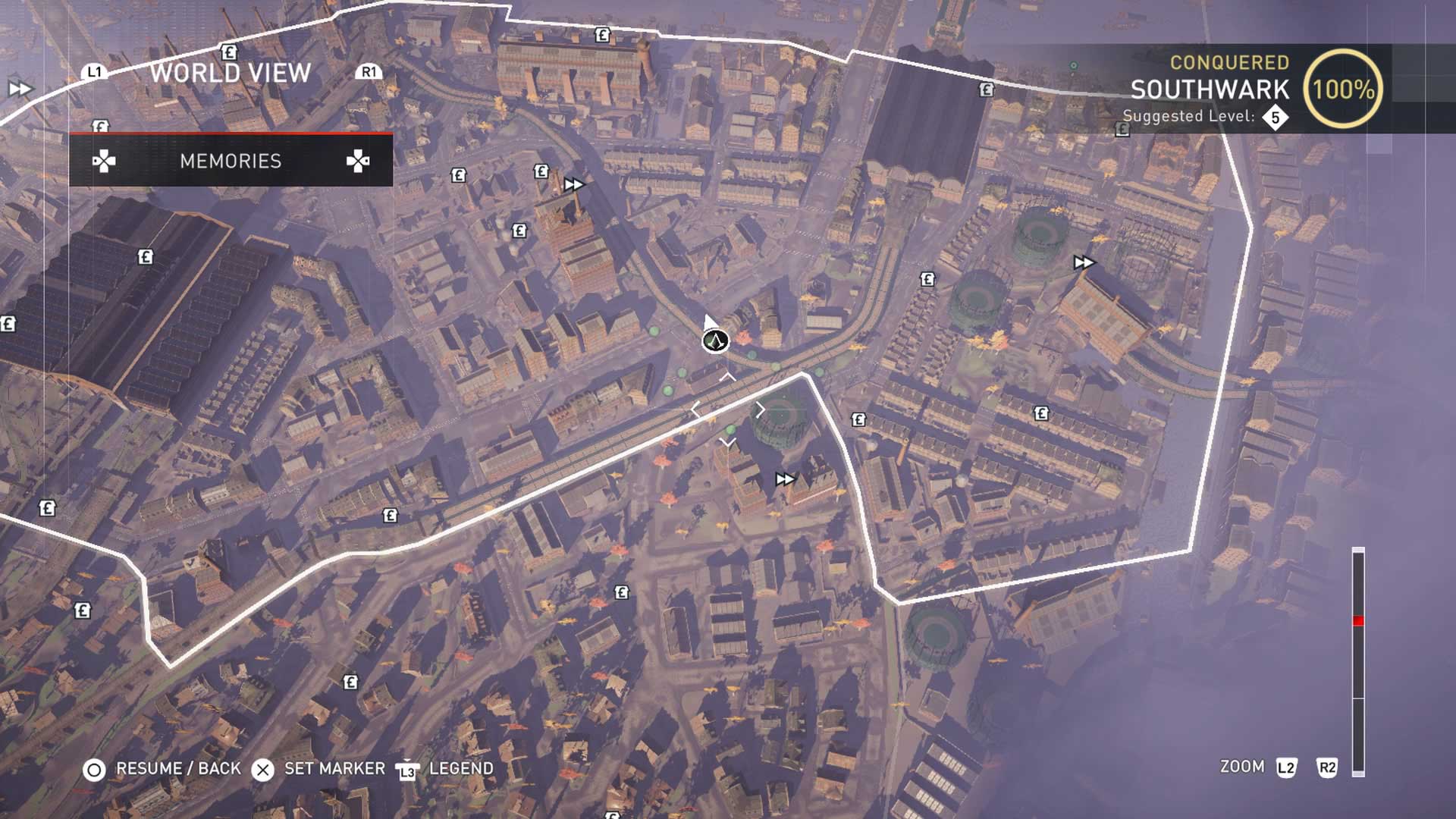Open the Legend panel
The height and width of the screenshot is (819, 1456).
coord(460,768)
